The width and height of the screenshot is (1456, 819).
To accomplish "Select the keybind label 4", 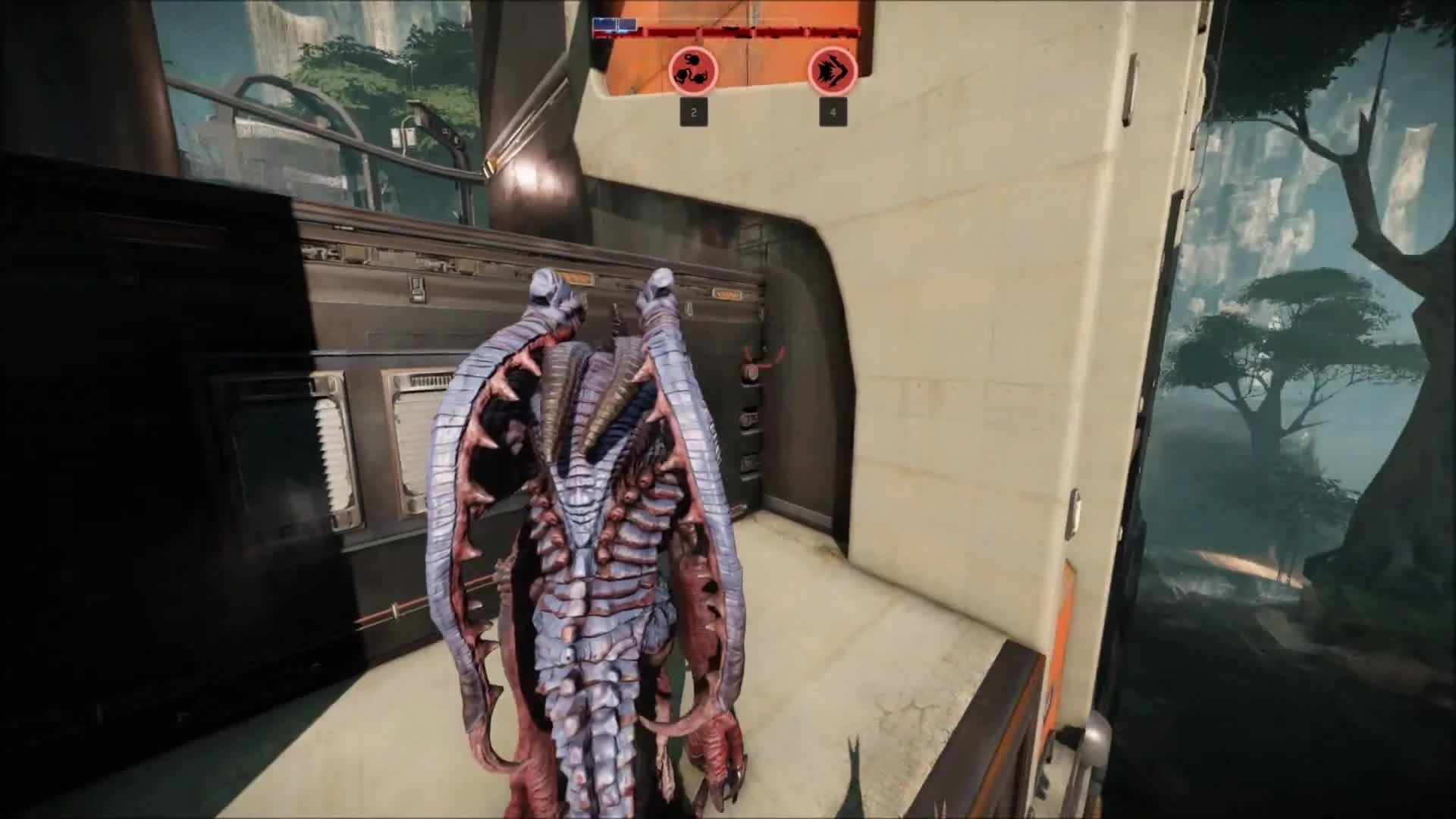I will (x=832, y=114).
